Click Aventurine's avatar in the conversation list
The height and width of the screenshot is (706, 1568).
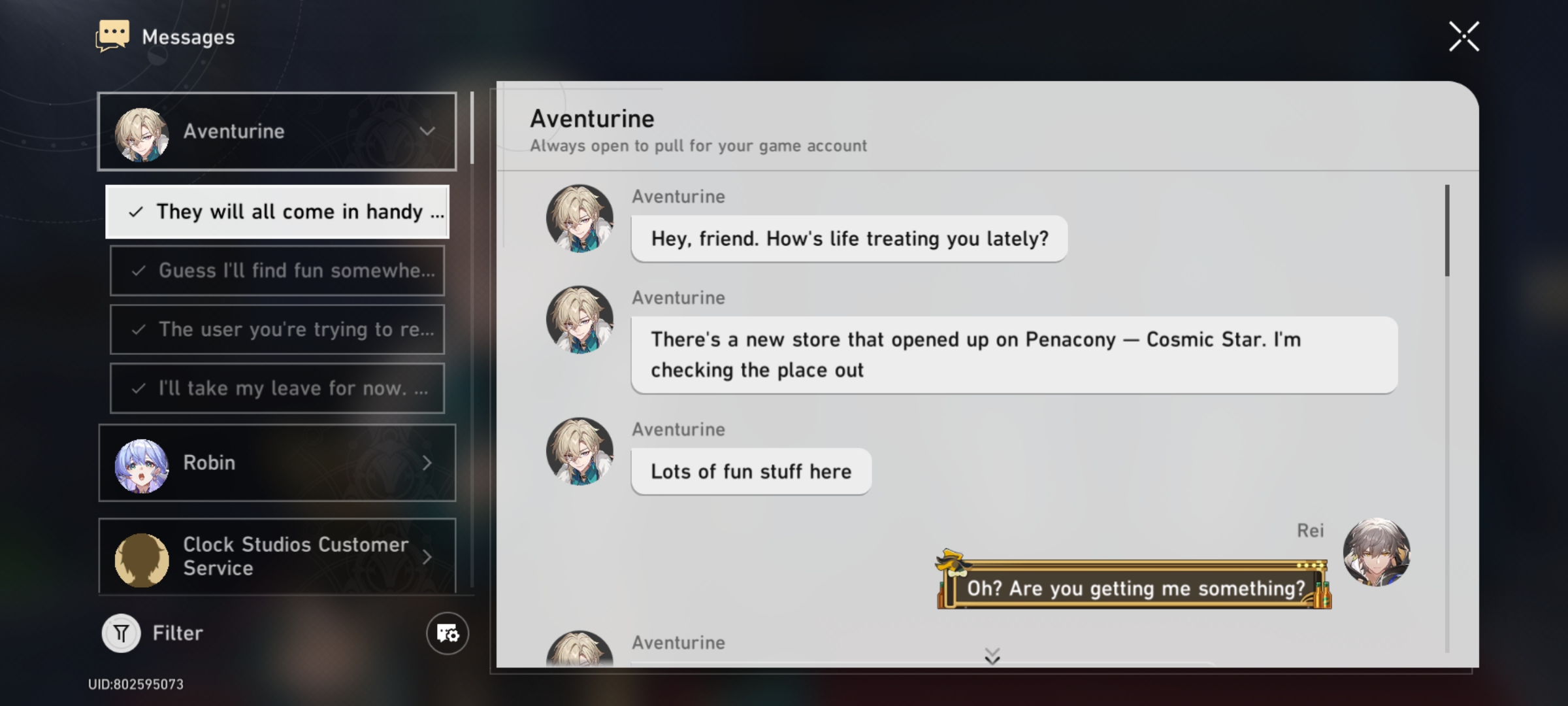pyautogui.click(x=143, y=131)
